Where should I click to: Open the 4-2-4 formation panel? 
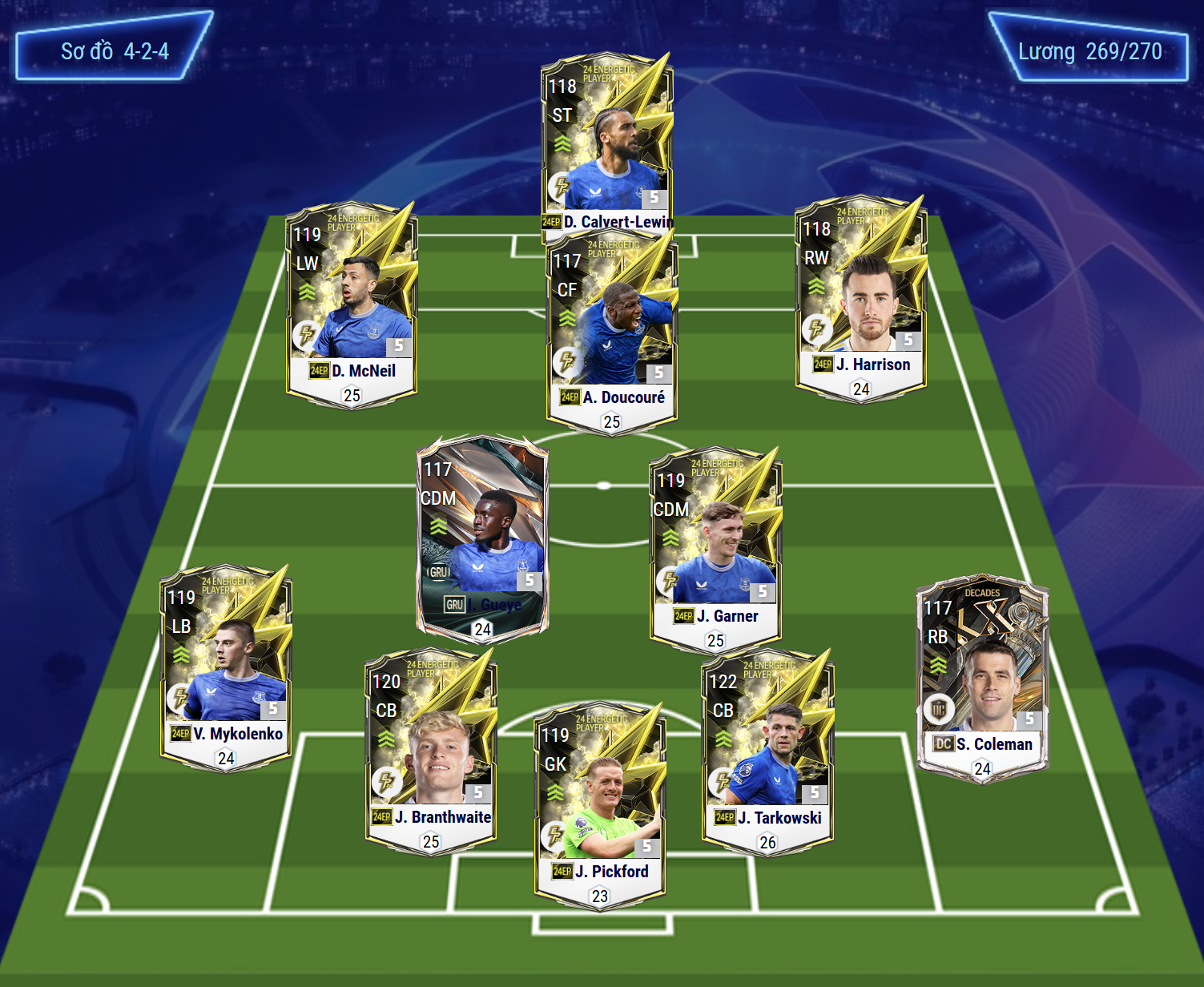(x=115, y=51)
